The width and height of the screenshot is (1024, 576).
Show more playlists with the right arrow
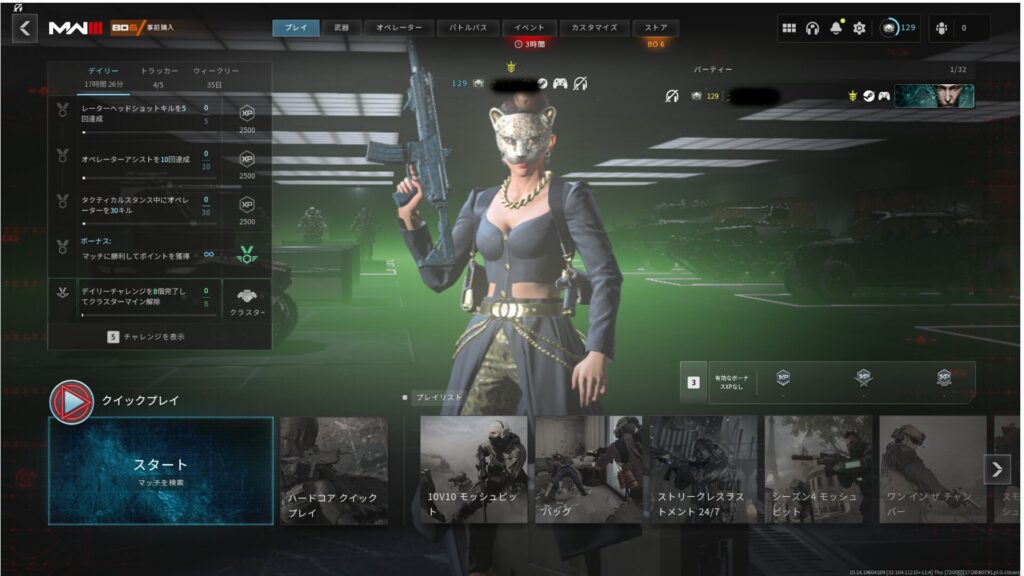(x=997, y=469)
